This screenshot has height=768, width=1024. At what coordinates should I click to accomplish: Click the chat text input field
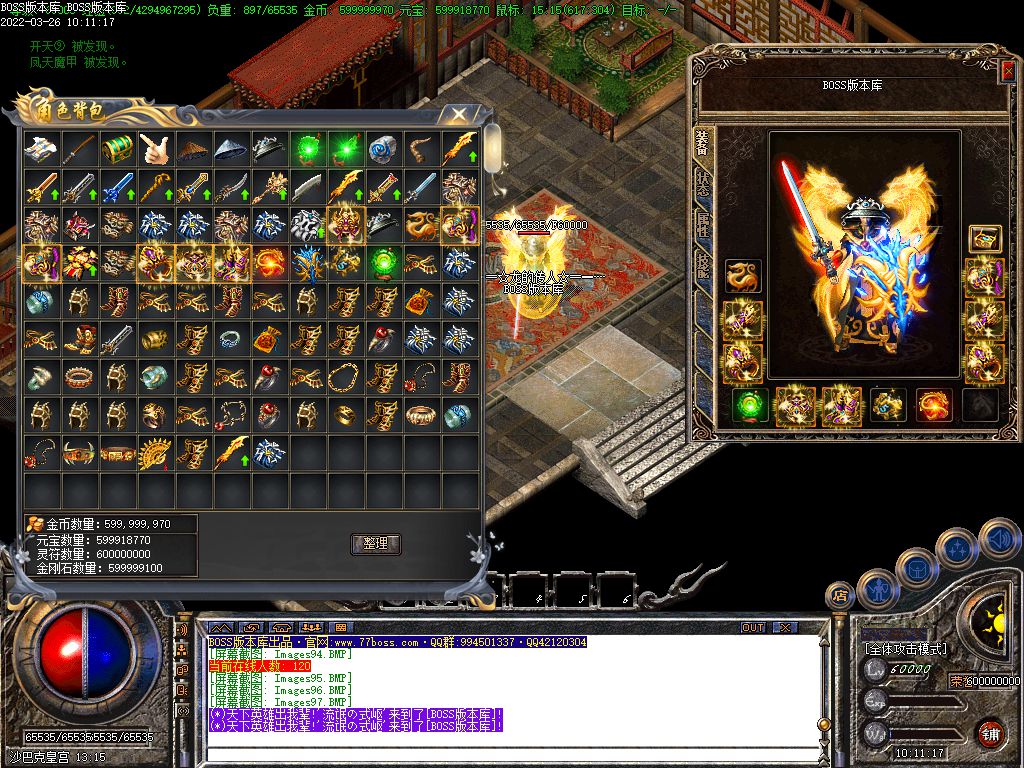click(500, 751)
